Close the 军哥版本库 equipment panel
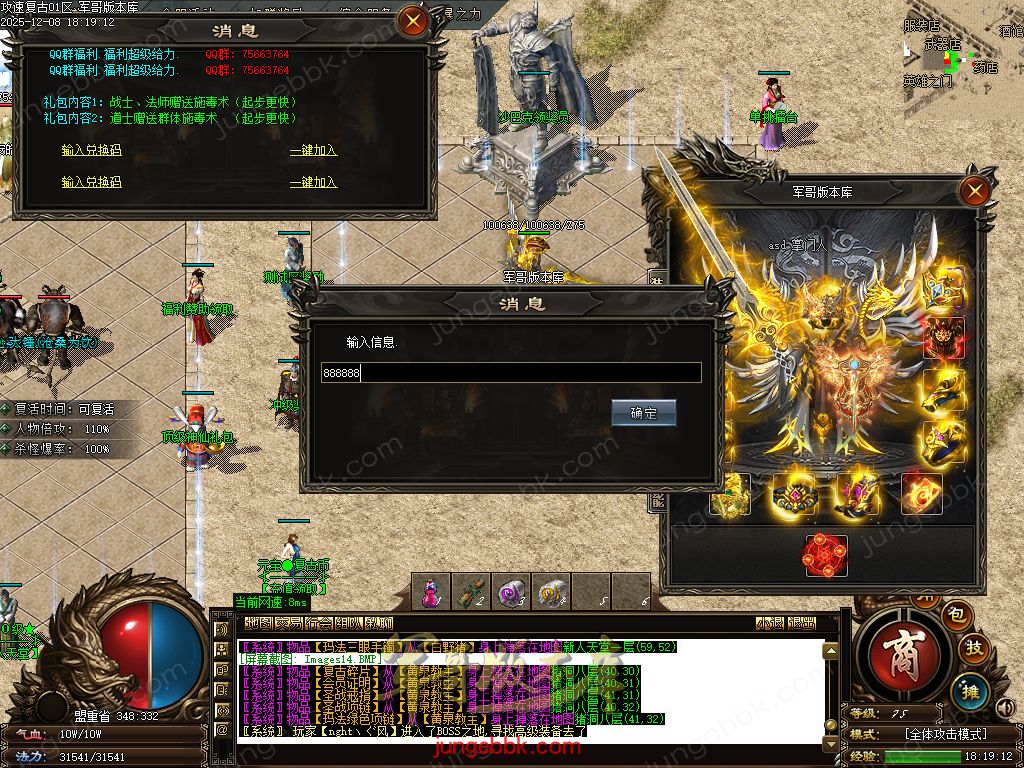 click(x=974, y=191)
